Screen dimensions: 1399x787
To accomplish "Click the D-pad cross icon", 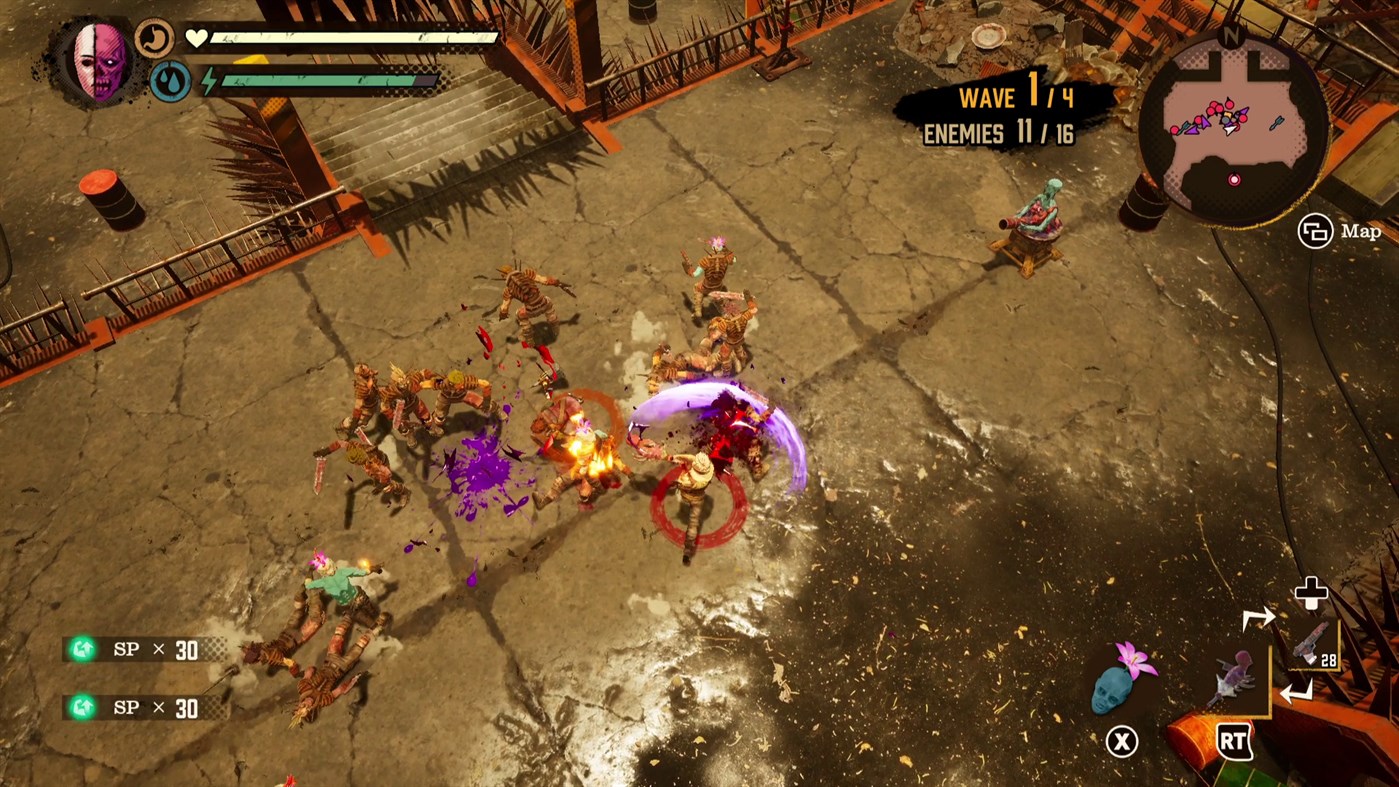I will (x=1311, y=592).
